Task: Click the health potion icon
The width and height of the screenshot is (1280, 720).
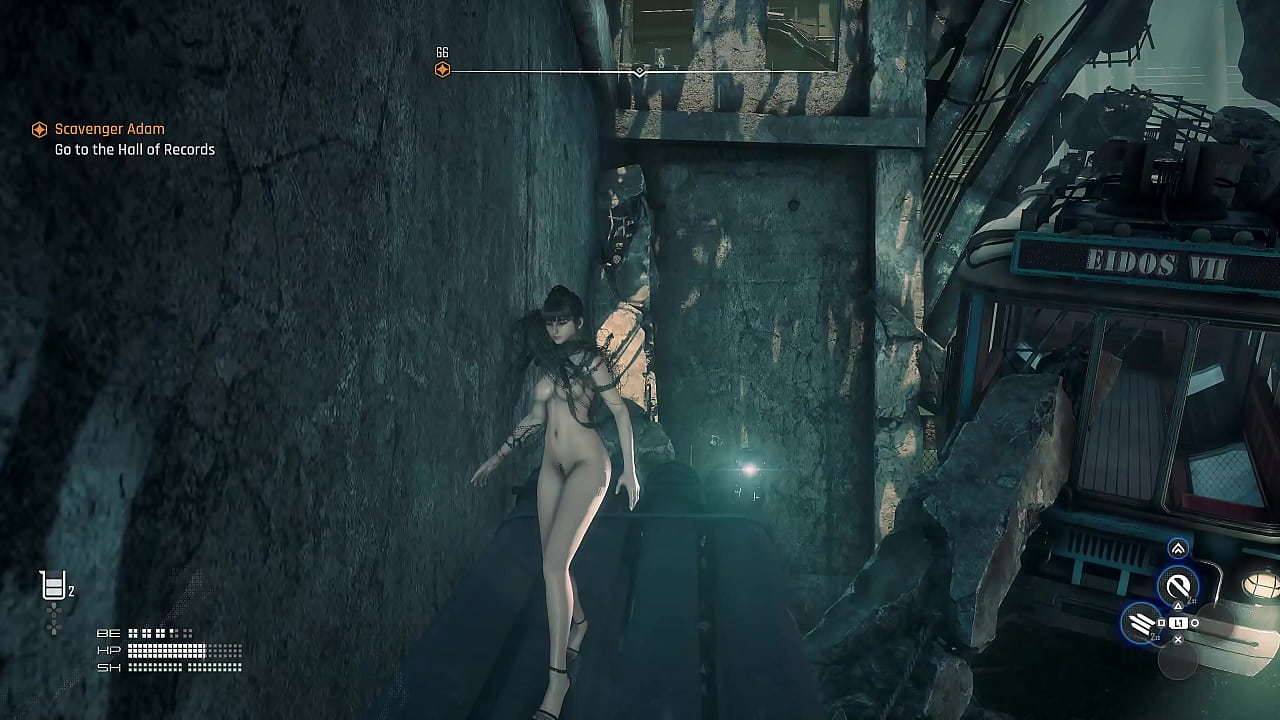Action: pos(53,585)
